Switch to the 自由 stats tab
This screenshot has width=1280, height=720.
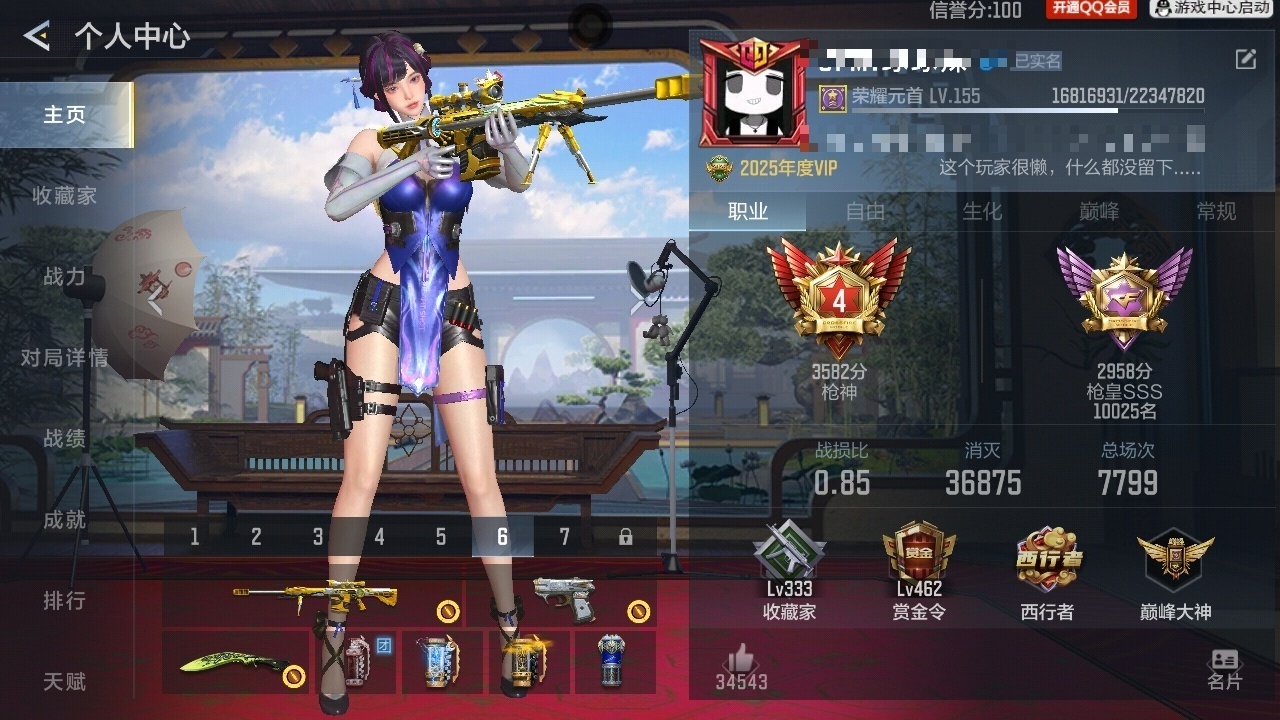pyautogui.click(x=865, y=212)
